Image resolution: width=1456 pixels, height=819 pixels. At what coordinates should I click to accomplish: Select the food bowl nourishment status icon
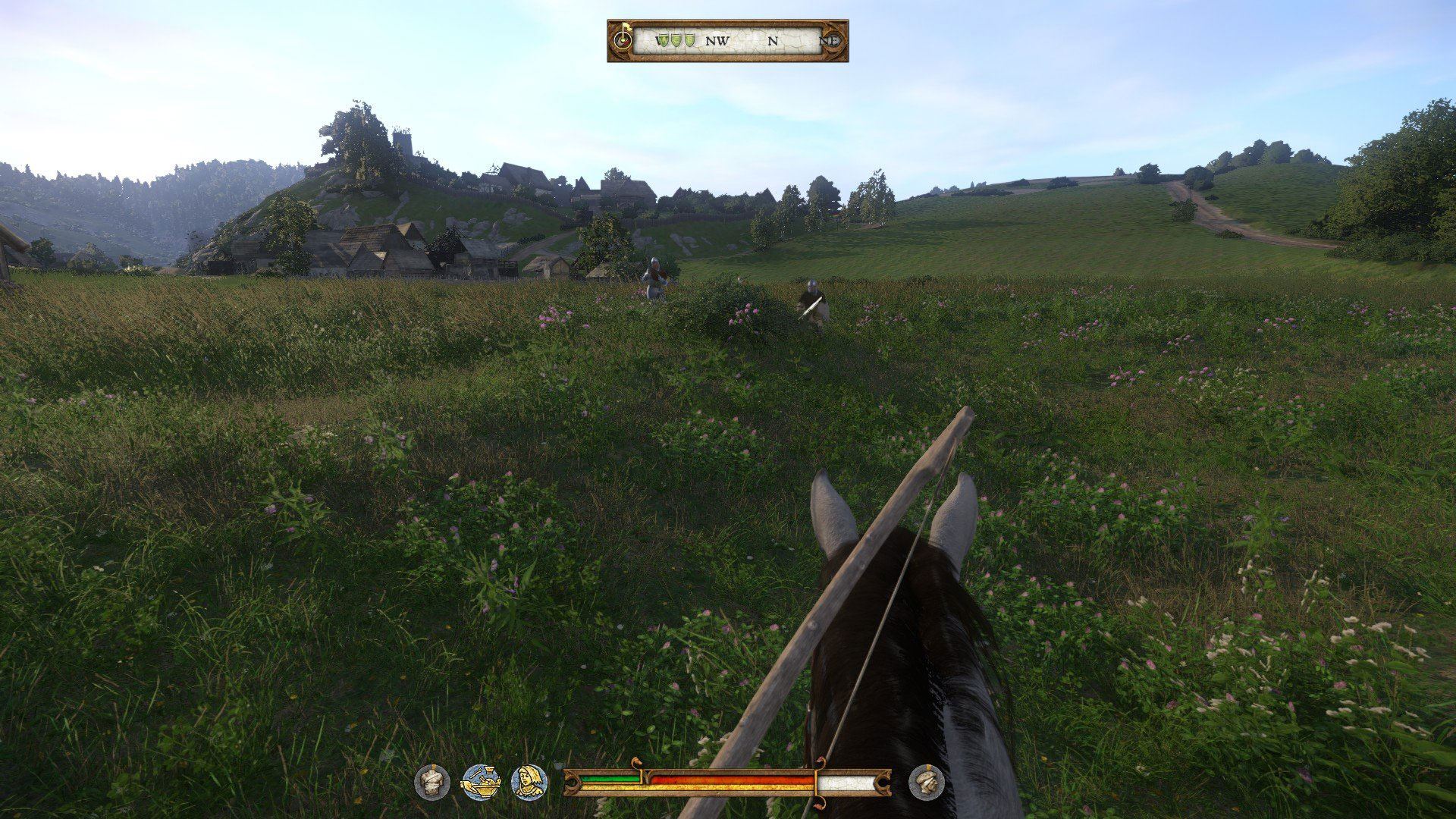coord(481,782)
